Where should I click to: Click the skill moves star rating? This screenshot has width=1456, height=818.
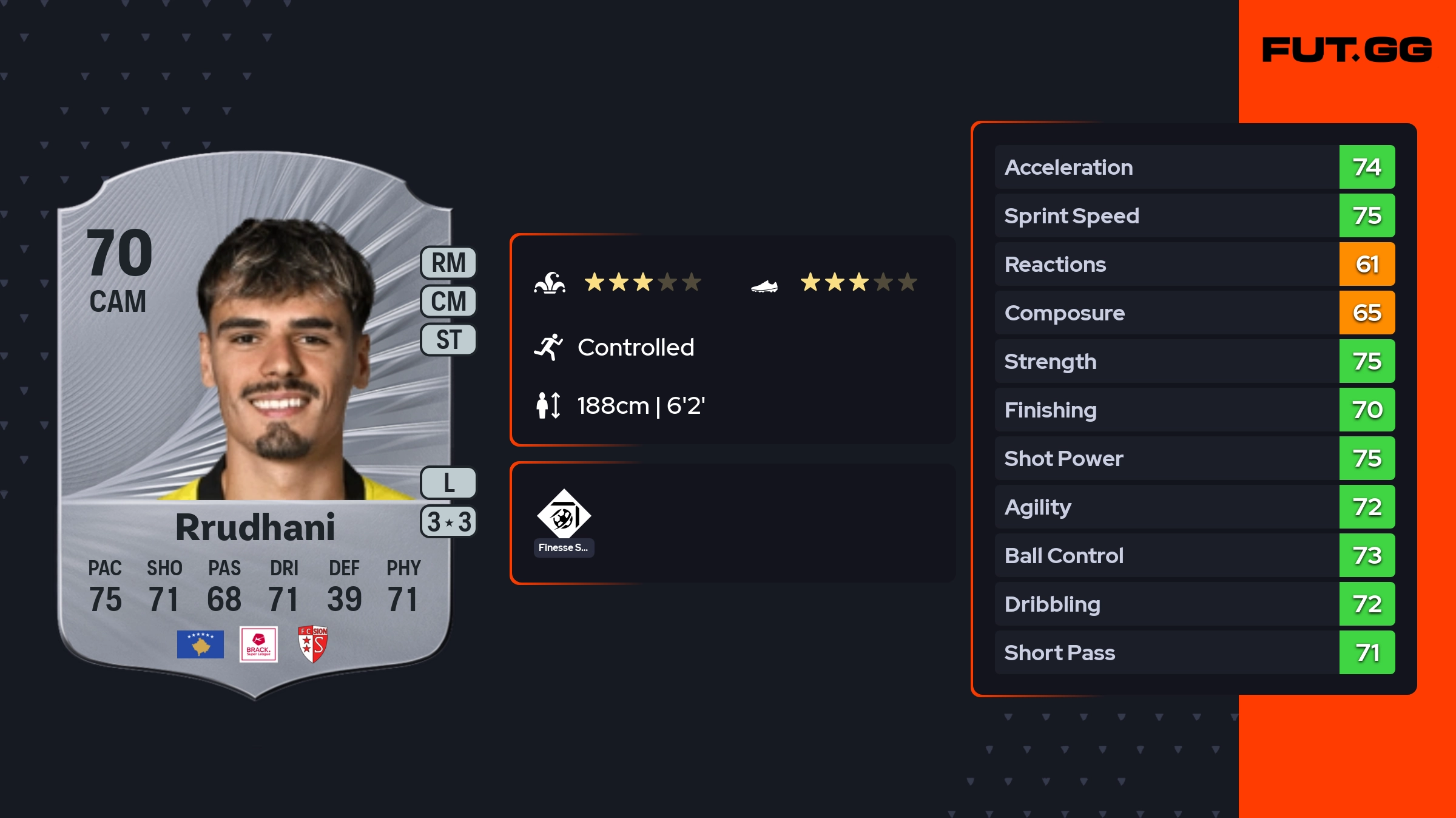click(642, 282)
